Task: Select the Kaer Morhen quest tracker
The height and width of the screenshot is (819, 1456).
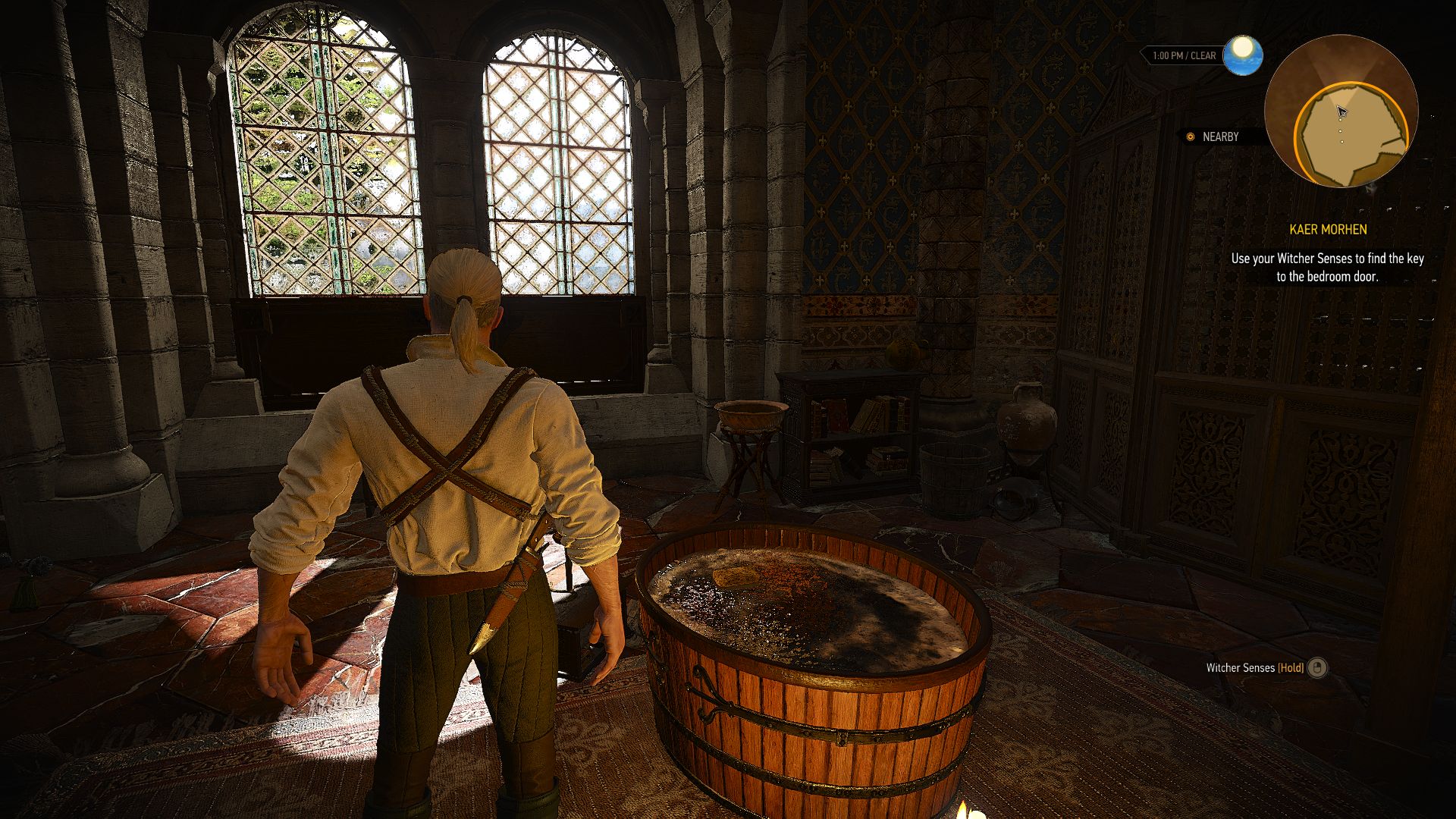Action: point(1327,230)
